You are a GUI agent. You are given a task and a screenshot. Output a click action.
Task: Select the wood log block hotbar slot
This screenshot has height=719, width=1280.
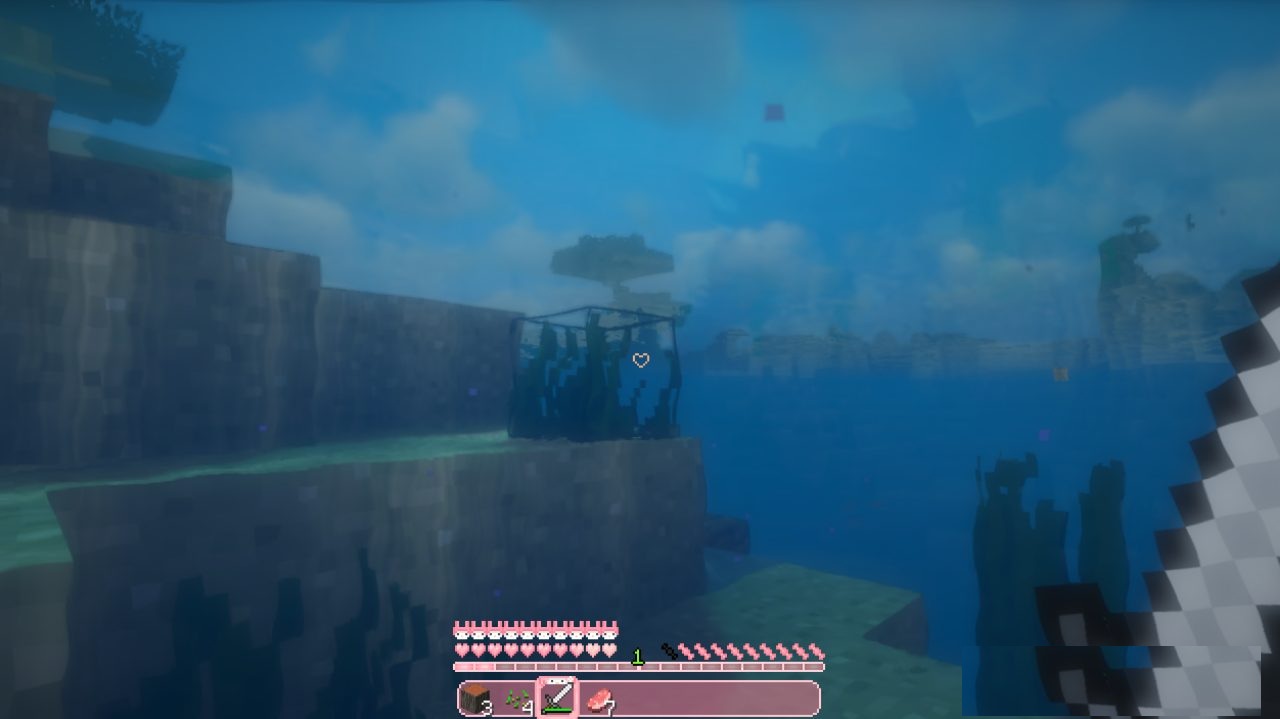tap(475, 698)
